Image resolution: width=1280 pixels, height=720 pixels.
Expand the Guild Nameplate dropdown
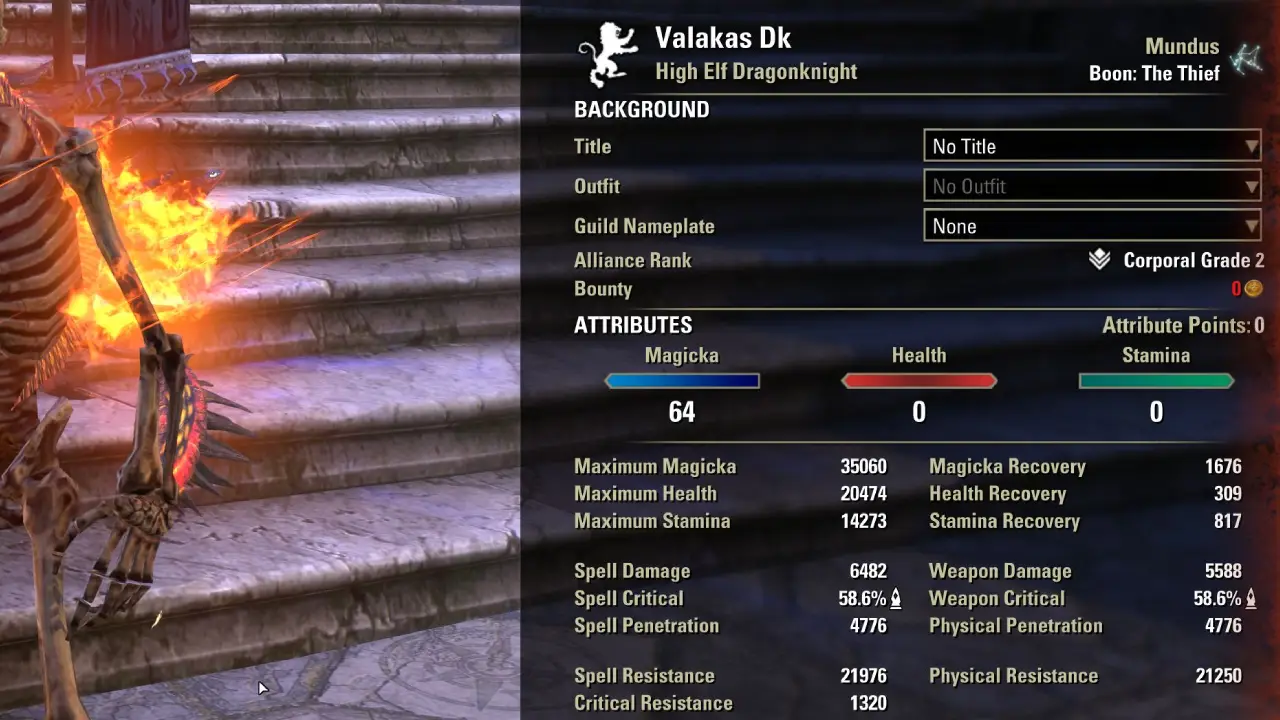(x=1091, y=226)
